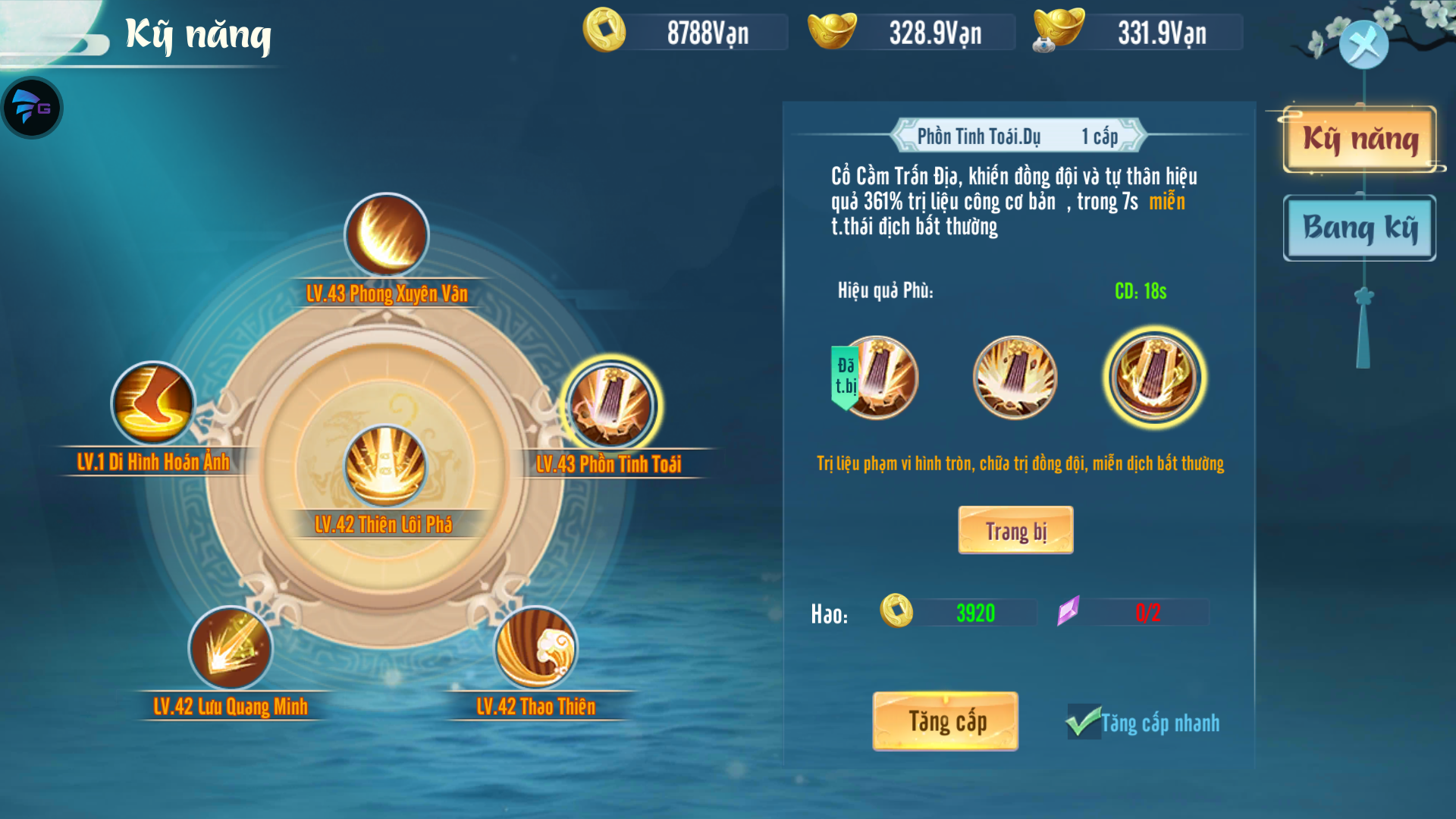The image size is (1456, 819).
Task: Select the Lưu Quang Minh skill
Action: (230, 648)
